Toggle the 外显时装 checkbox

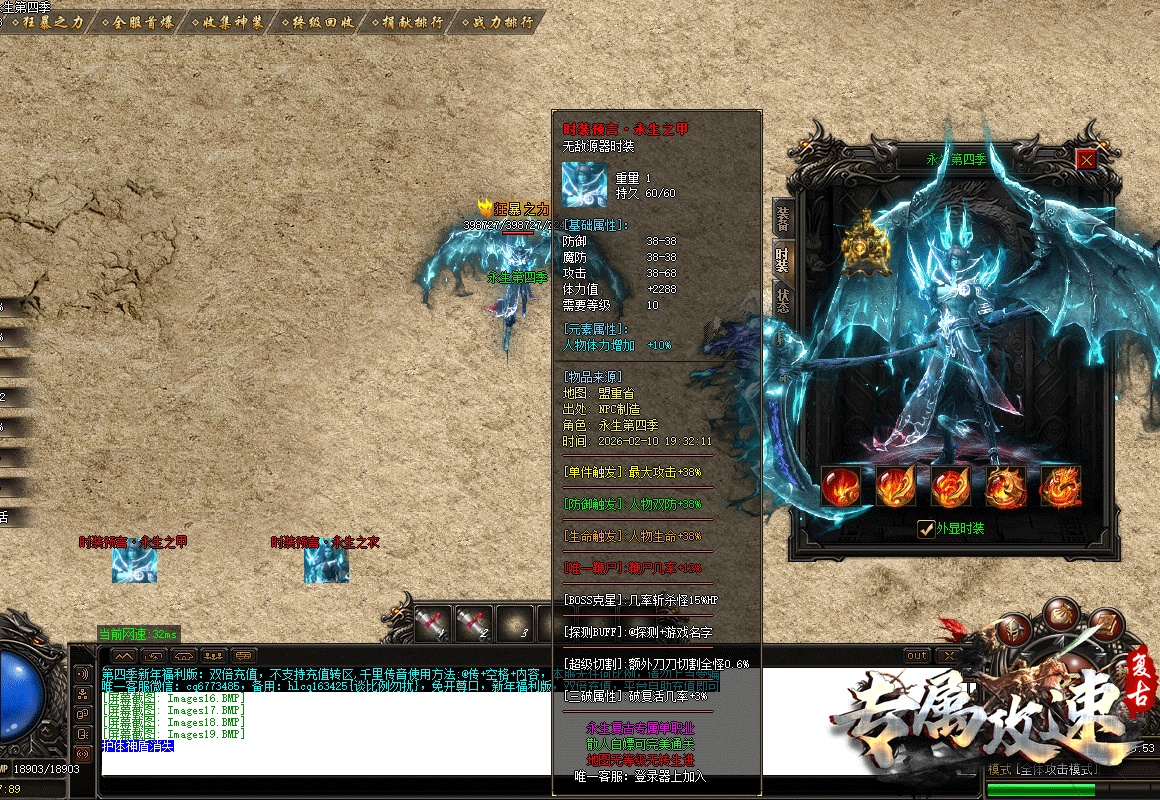(926, 529)
